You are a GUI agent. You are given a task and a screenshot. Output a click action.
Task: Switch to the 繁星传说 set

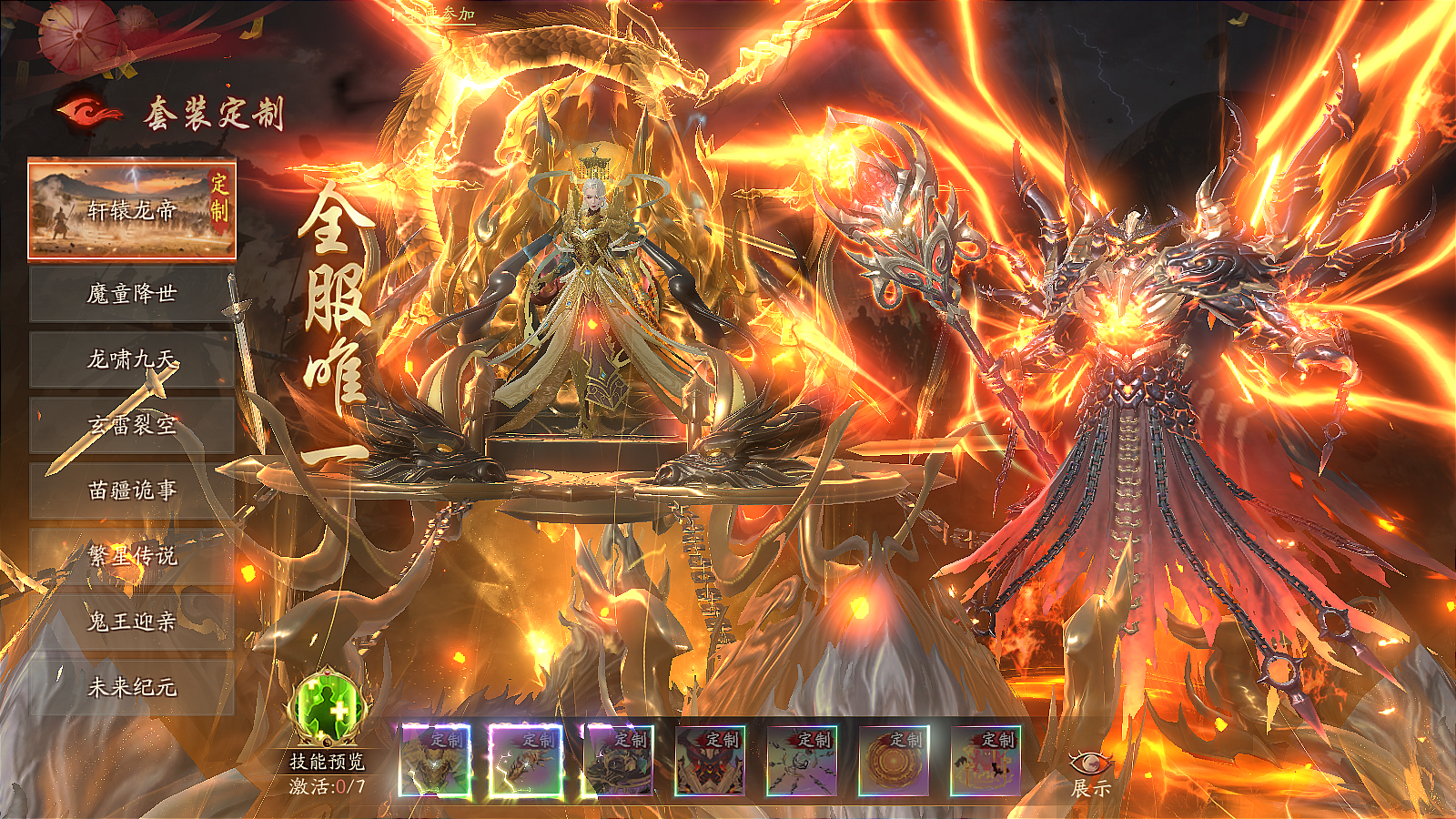[132, 556]
